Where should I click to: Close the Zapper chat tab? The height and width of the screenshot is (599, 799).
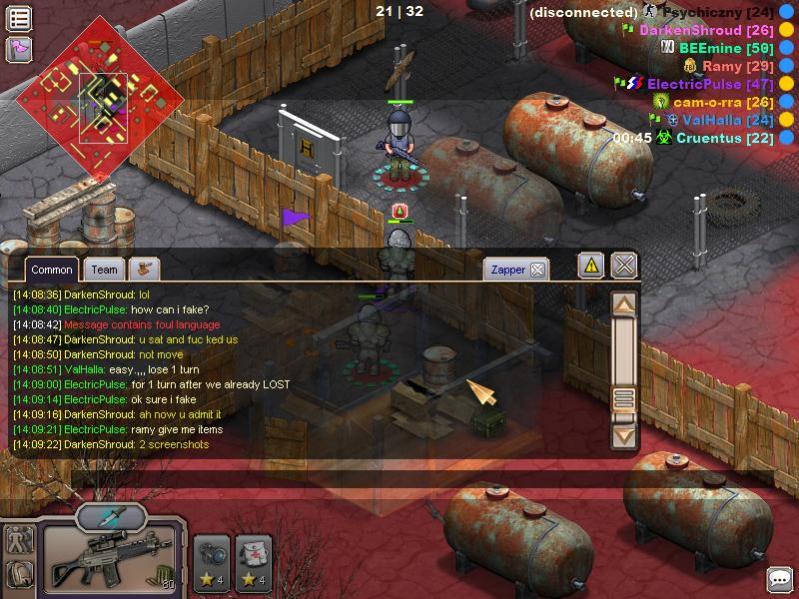point(537,269)
